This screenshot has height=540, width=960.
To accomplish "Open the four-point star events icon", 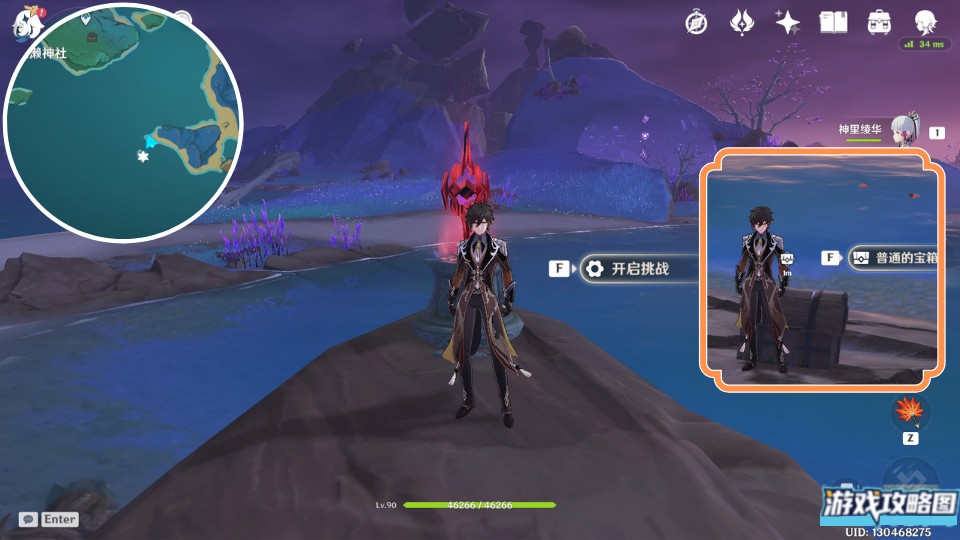I will (787, 23).
